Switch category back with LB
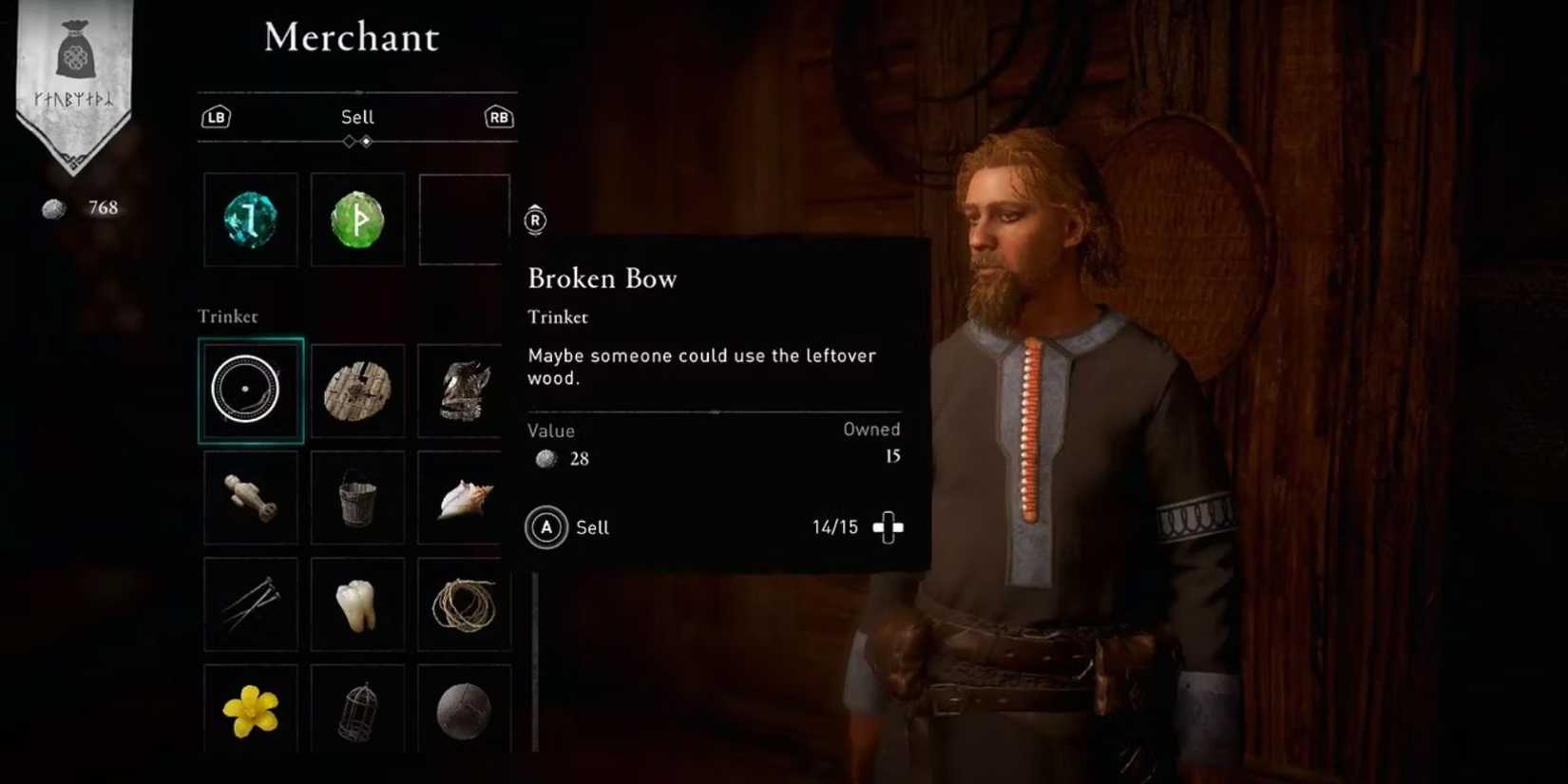The image size is (1568, 784). (216, 117)
